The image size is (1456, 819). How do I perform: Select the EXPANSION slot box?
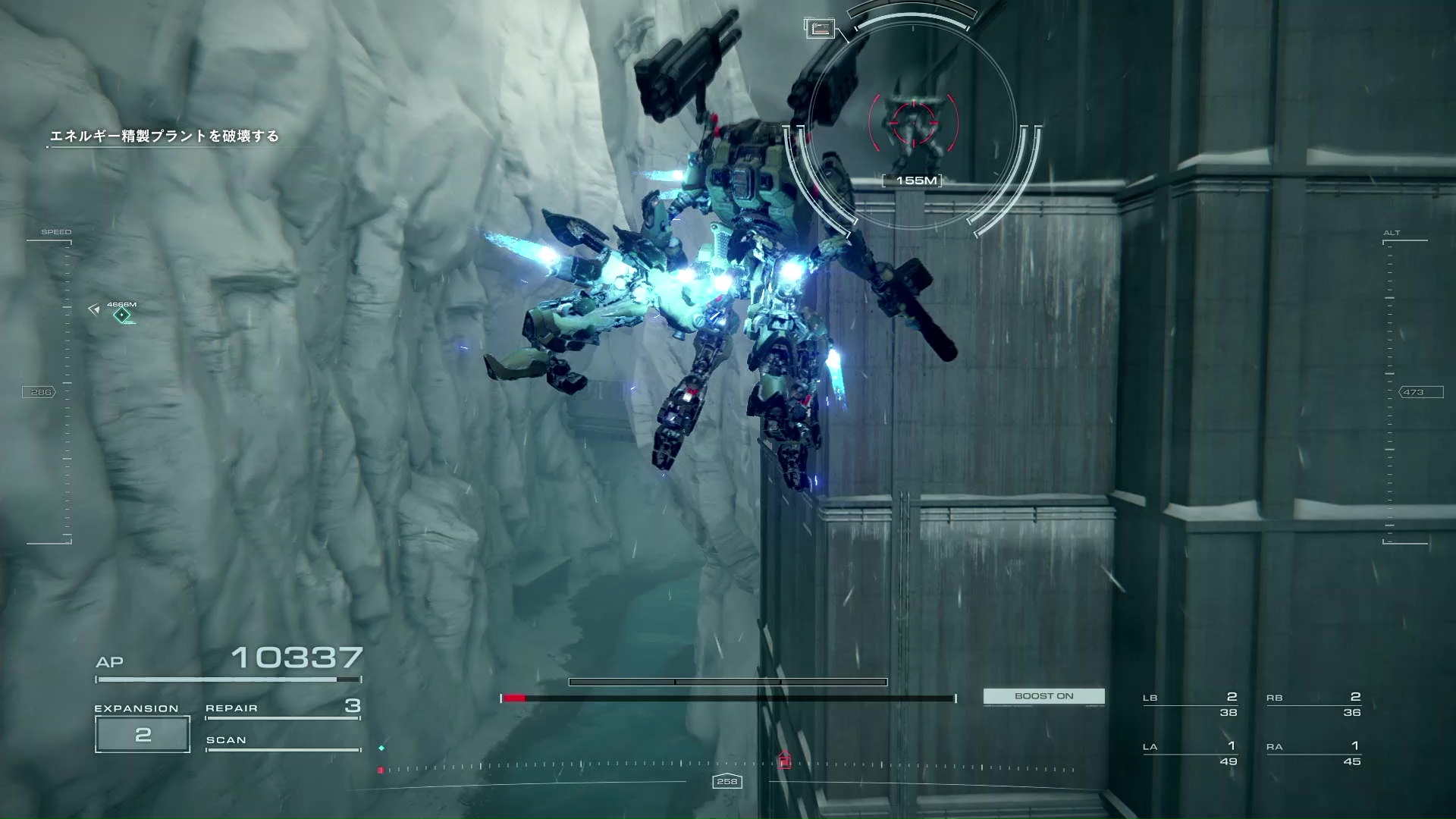coord(143,734)
